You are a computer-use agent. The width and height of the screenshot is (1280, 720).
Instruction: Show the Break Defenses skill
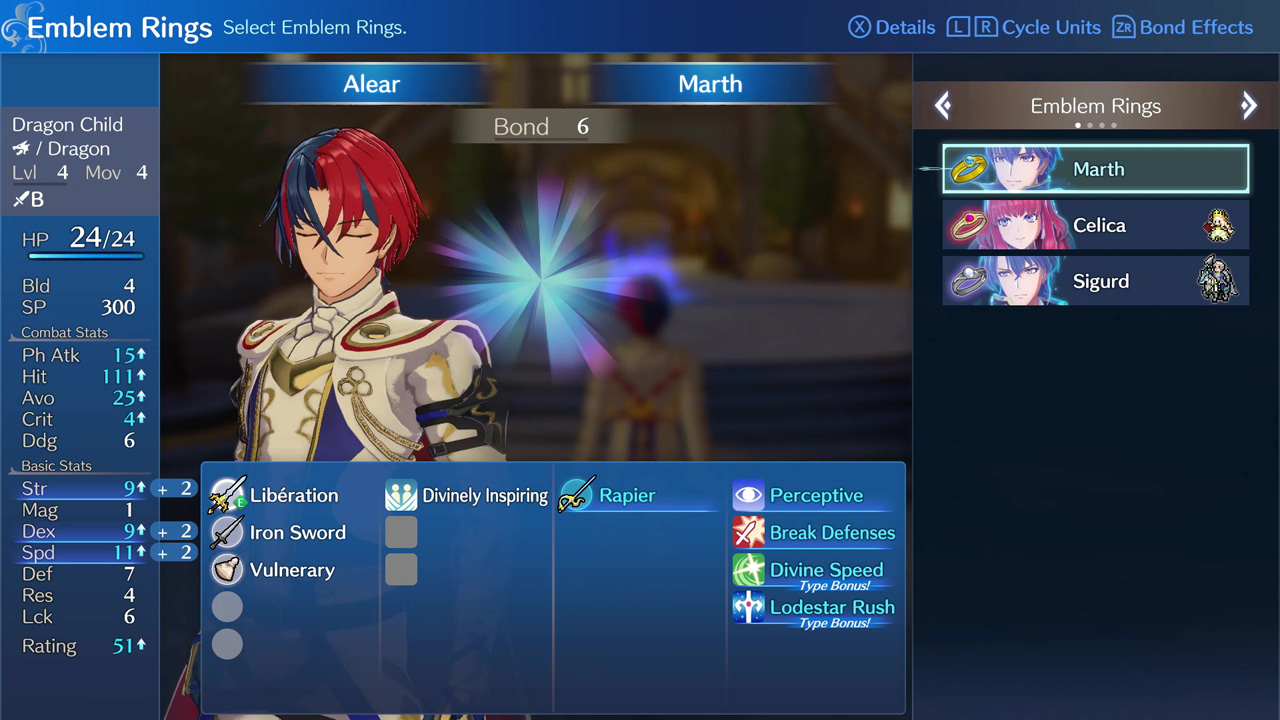coord(815,532)
